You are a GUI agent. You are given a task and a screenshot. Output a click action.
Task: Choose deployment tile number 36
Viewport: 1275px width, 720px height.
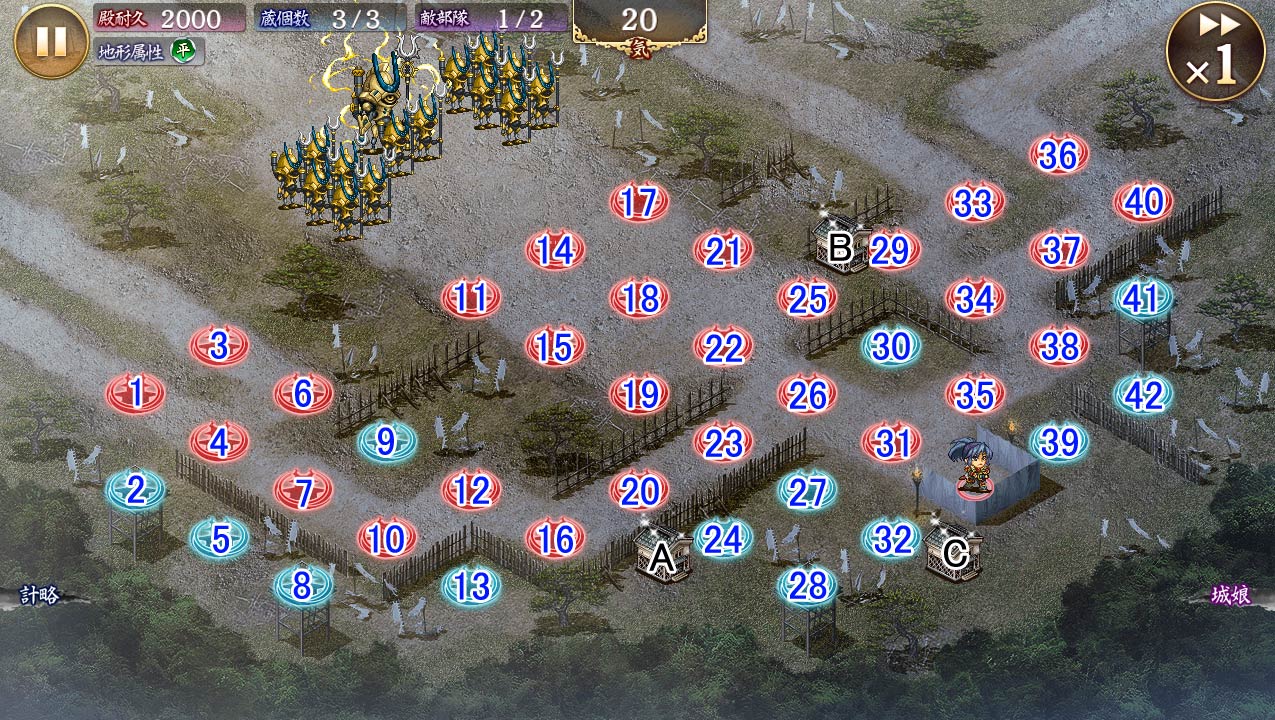[1059, 155]
